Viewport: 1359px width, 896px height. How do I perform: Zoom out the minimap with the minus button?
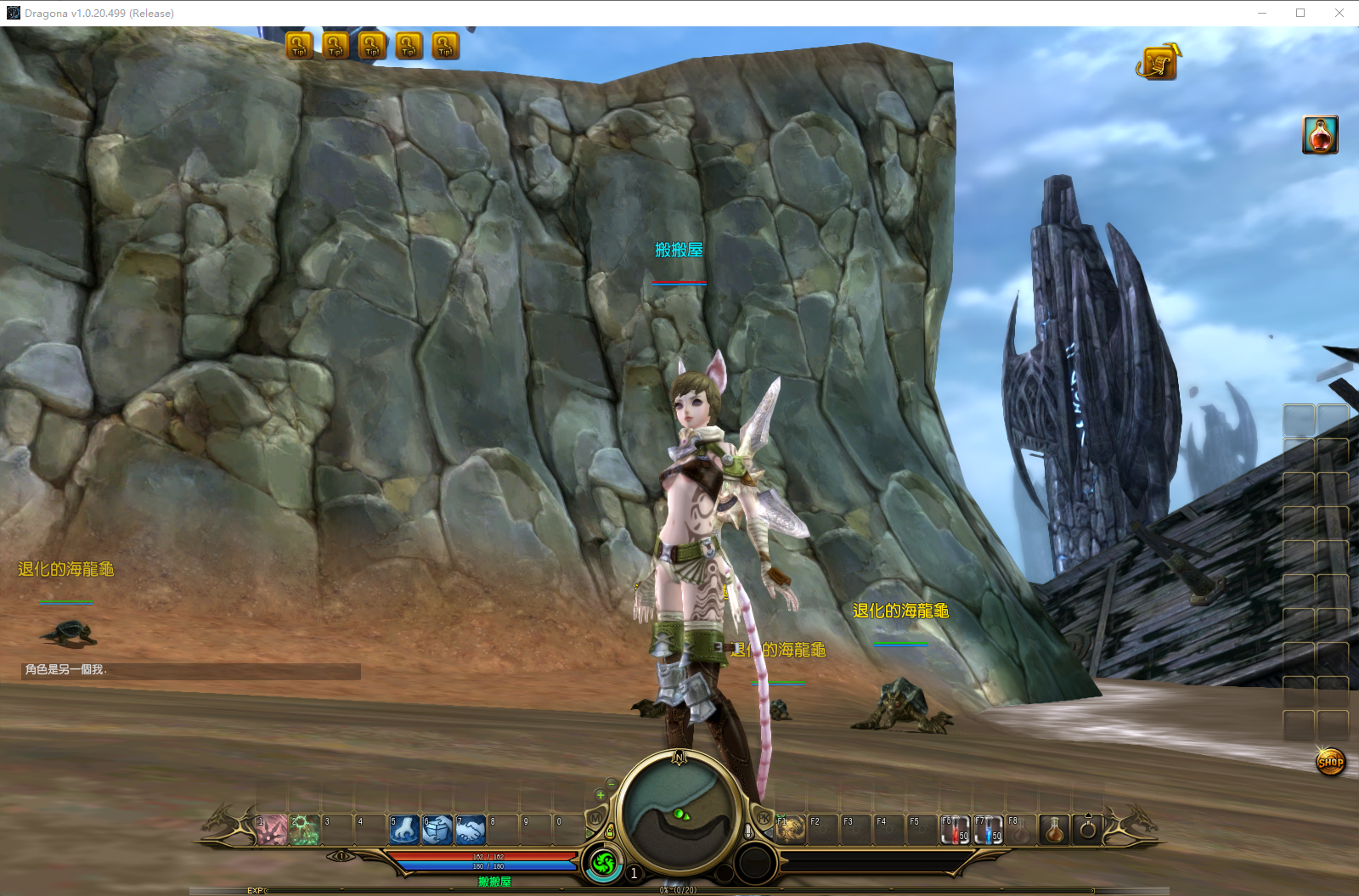click(612, 782)
